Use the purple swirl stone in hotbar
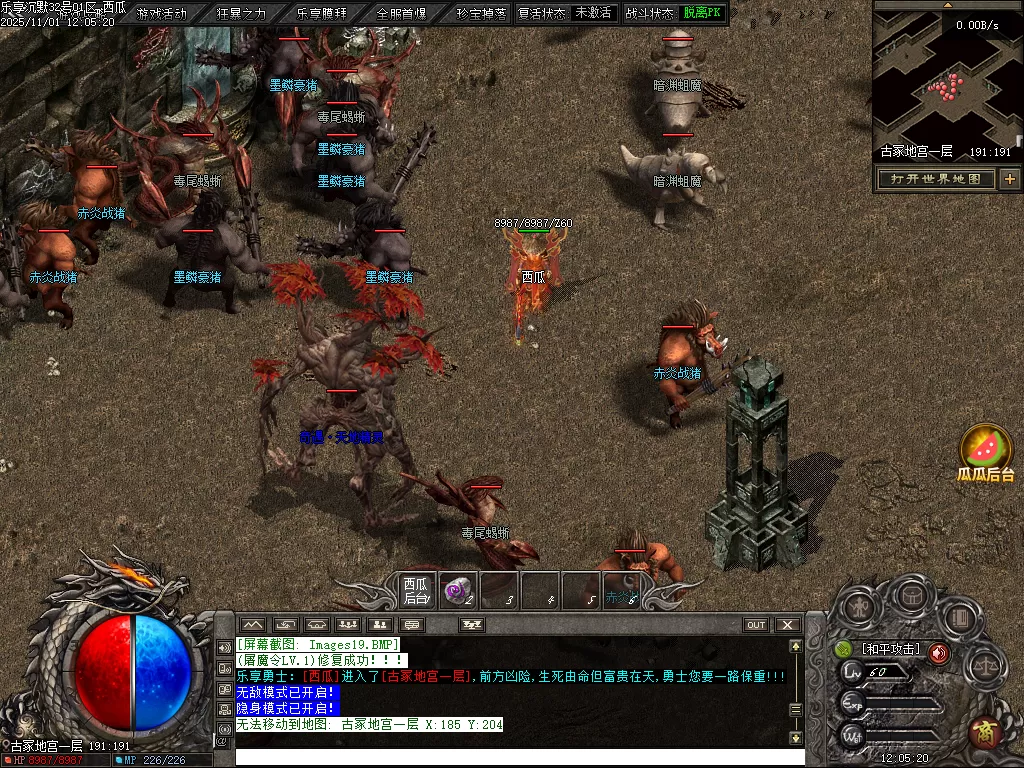The image size is (1024, 768). coord(458,590)
